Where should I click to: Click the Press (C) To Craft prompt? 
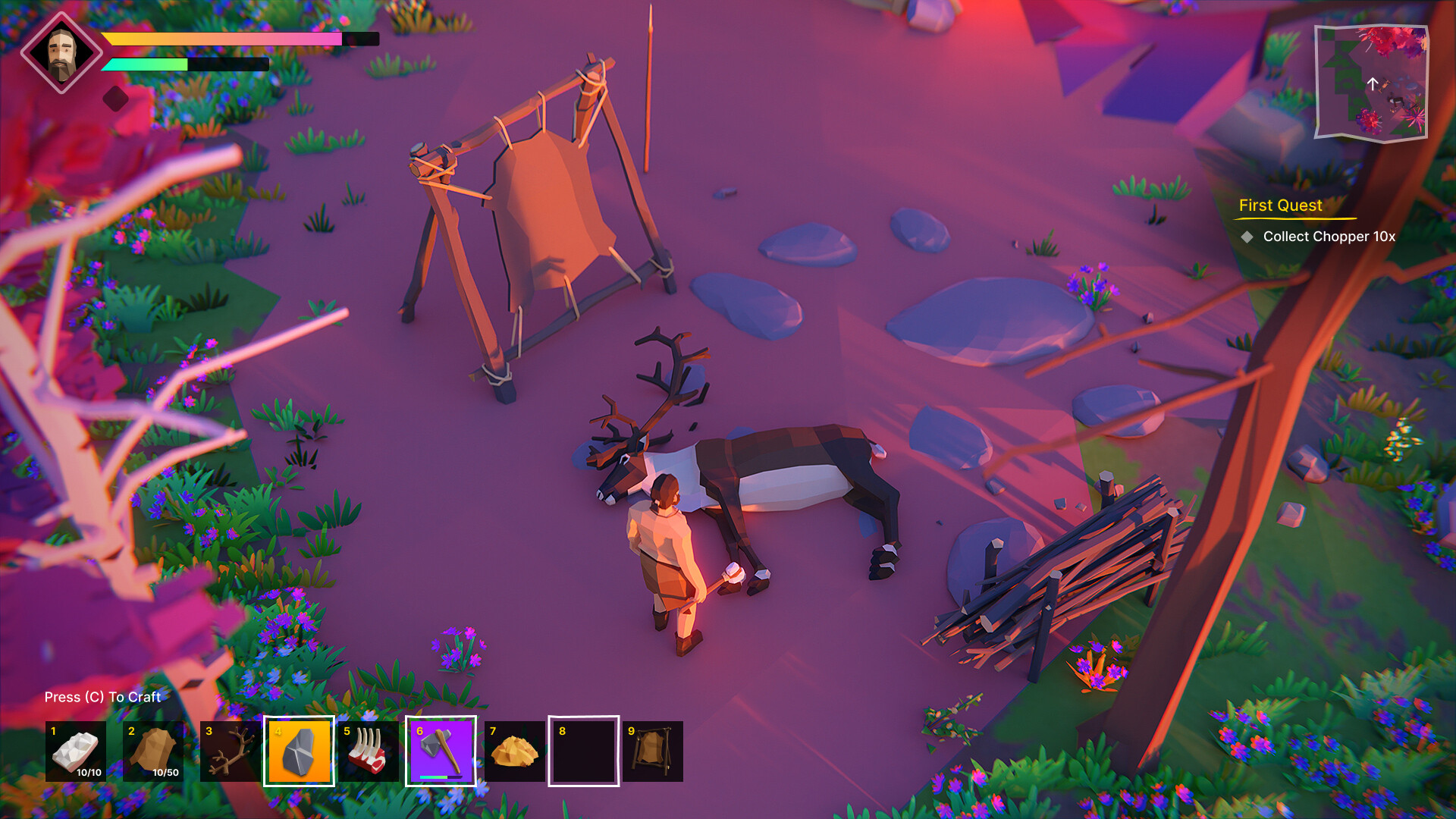click(x=102, y=696)
